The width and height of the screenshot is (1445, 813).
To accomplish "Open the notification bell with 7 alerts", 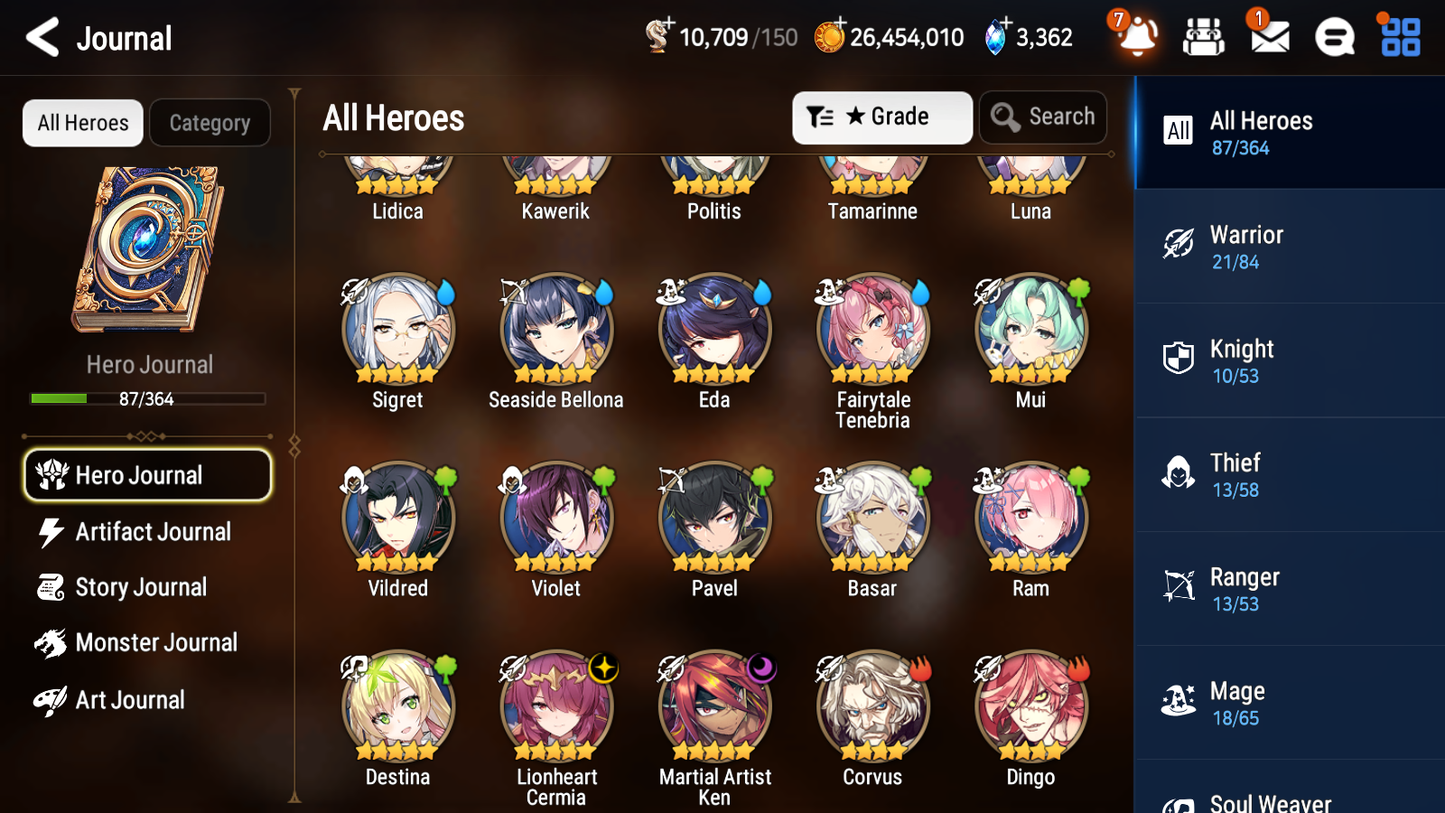I will click(1134, 36).
